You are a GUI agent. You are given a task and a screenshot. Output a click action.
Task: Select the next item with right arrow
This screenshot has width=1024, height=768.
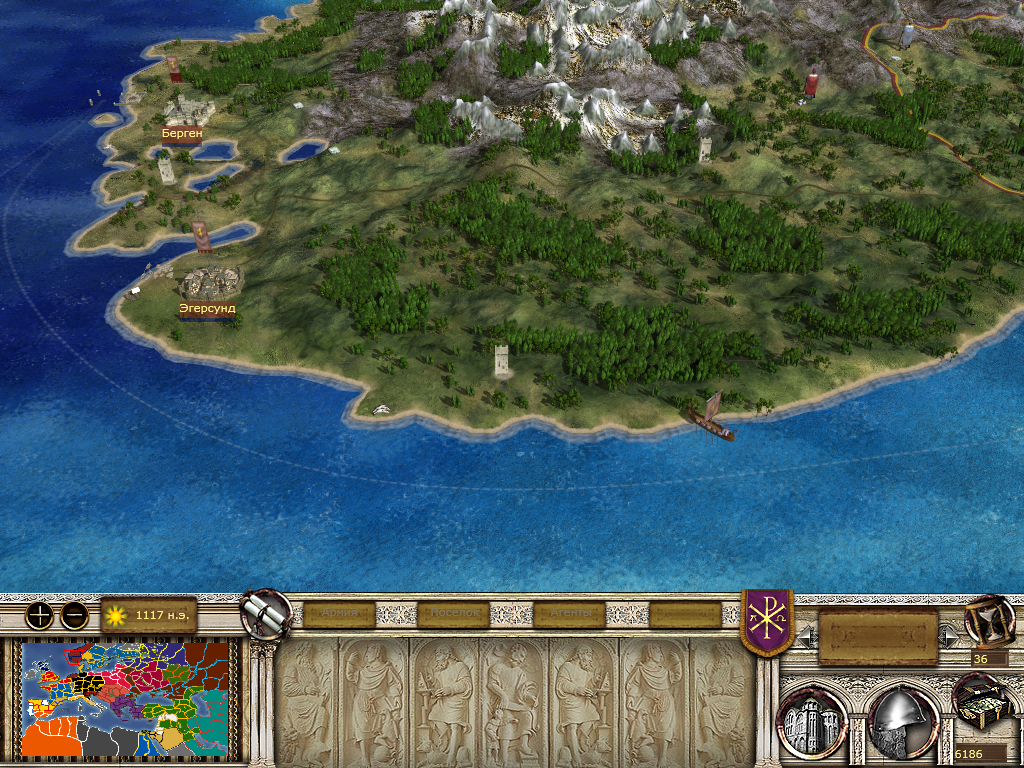click(948, 636)
